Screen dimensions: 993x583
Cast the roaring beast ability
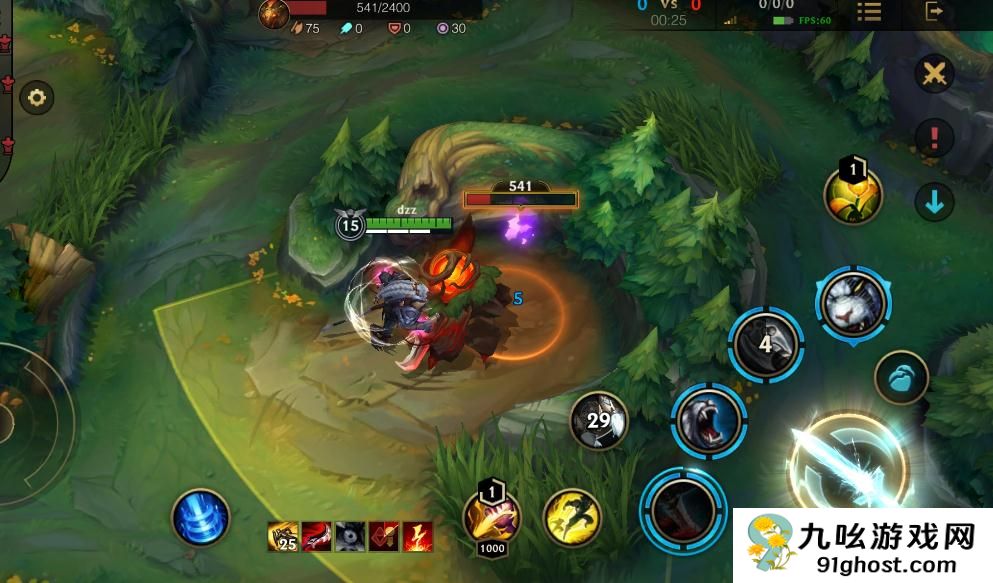pyautogui.click(x=708, y=420)
